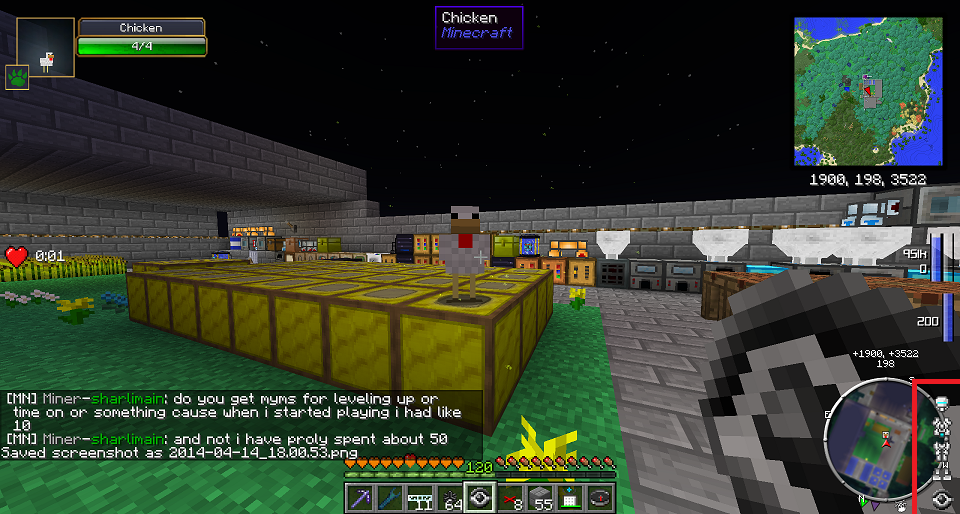Select the hotbar stack of 64
The image size is (960, 514).
pos(450,498)
